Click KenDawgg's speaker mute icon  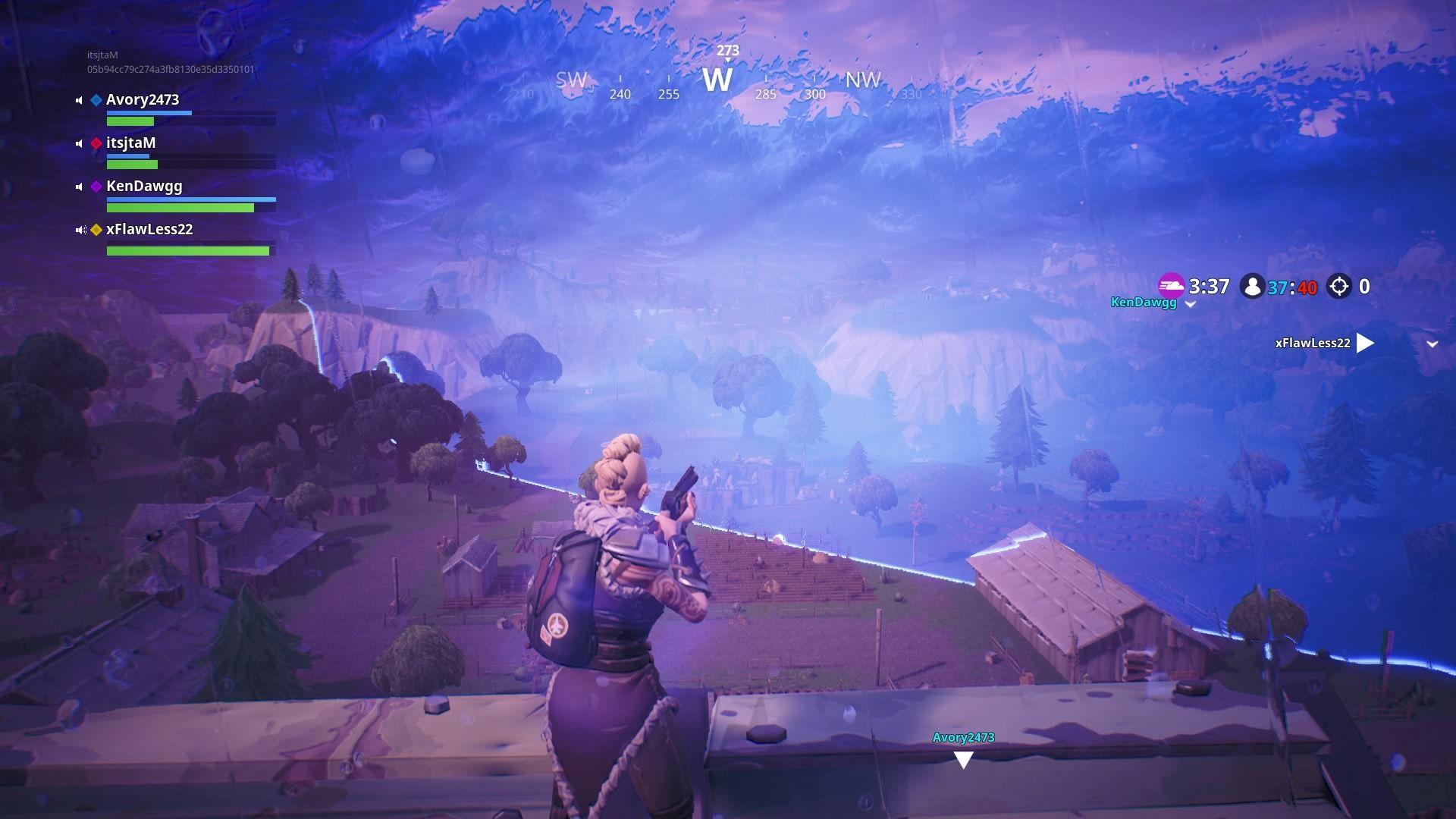(78, 186)
